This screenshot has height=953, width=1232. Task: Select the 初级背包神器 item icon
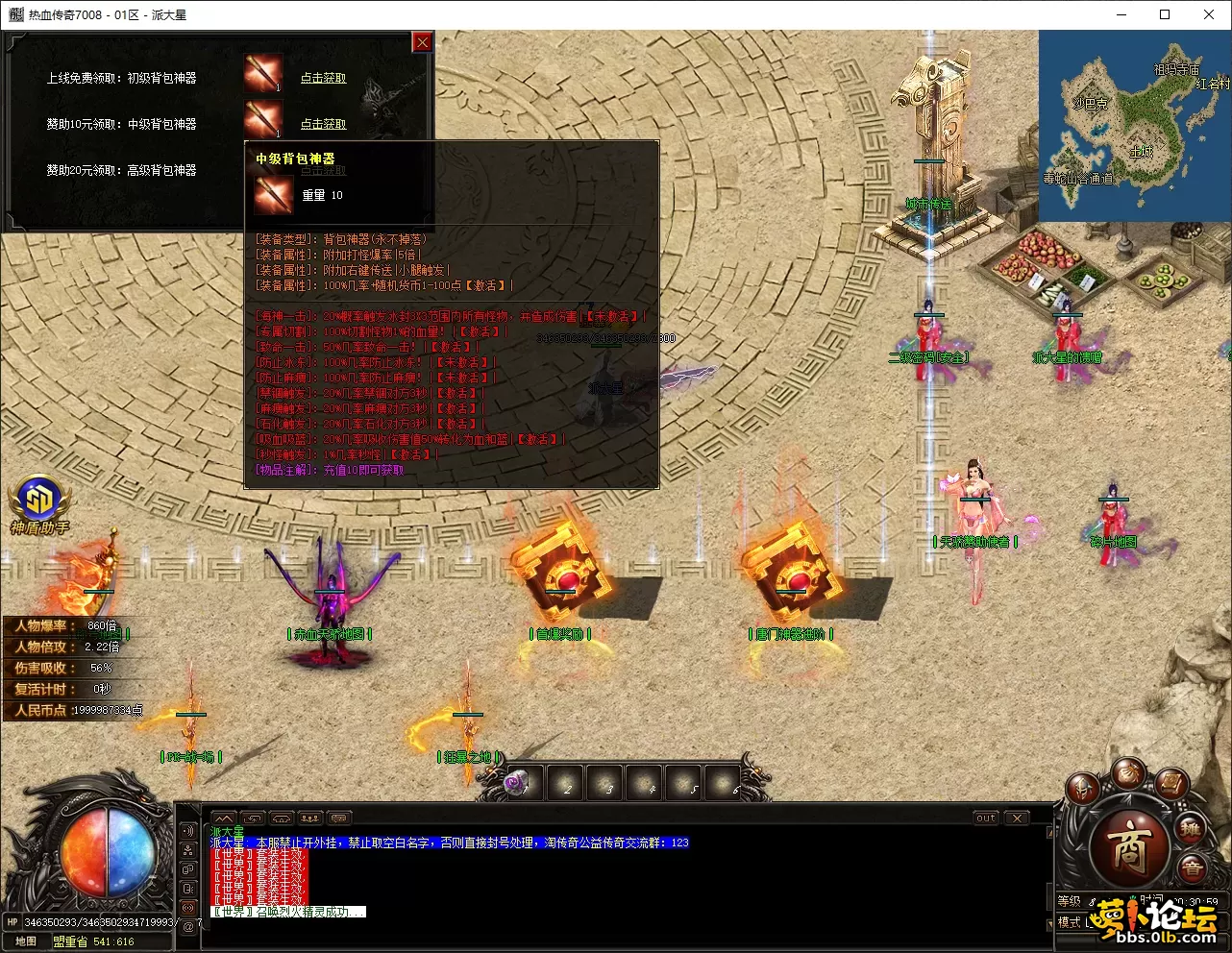(x=262, y=73)
